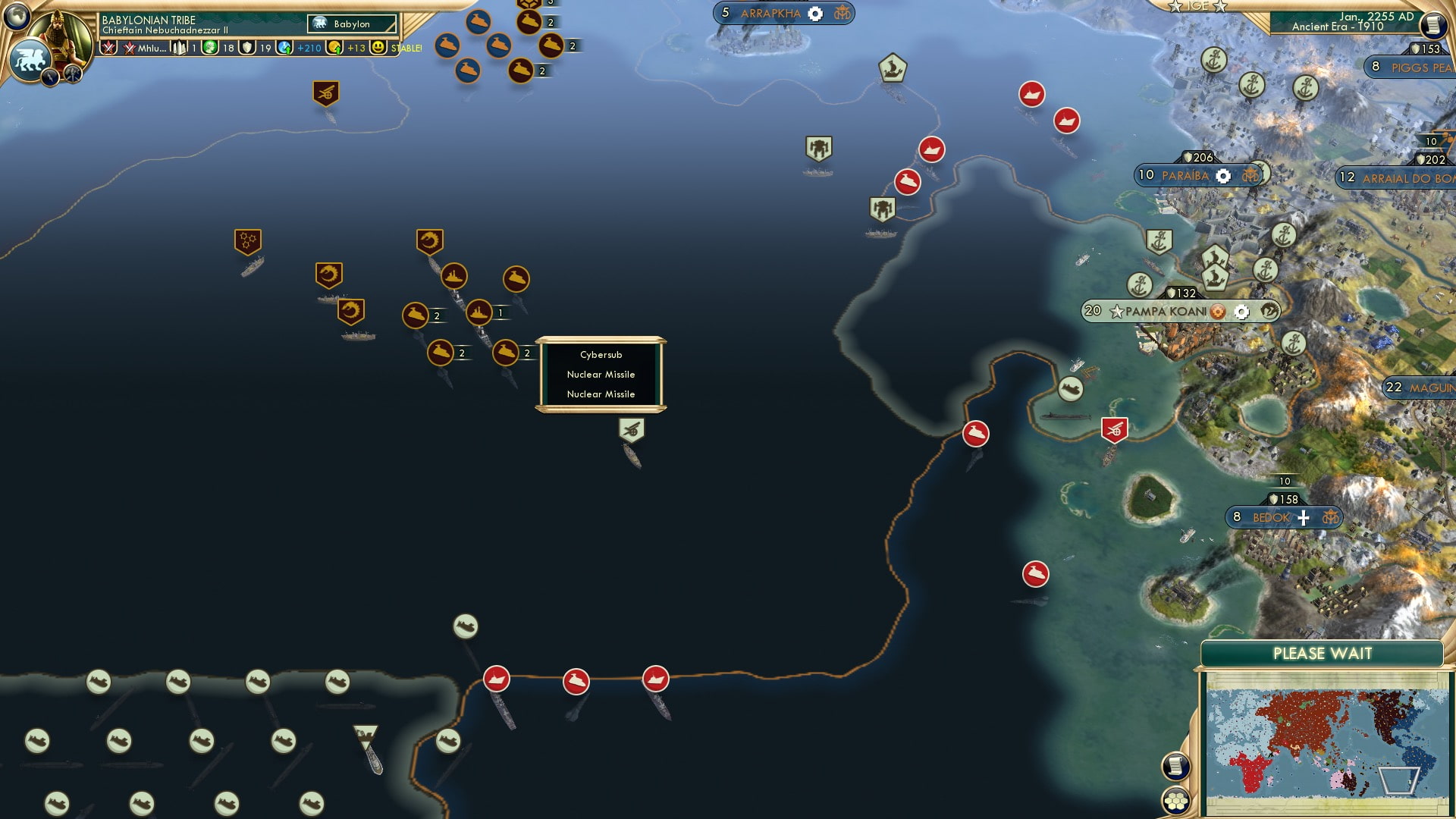1456x819 pixels.
Task: Open the Babylon notification dropdown at top
Action: 350,24
